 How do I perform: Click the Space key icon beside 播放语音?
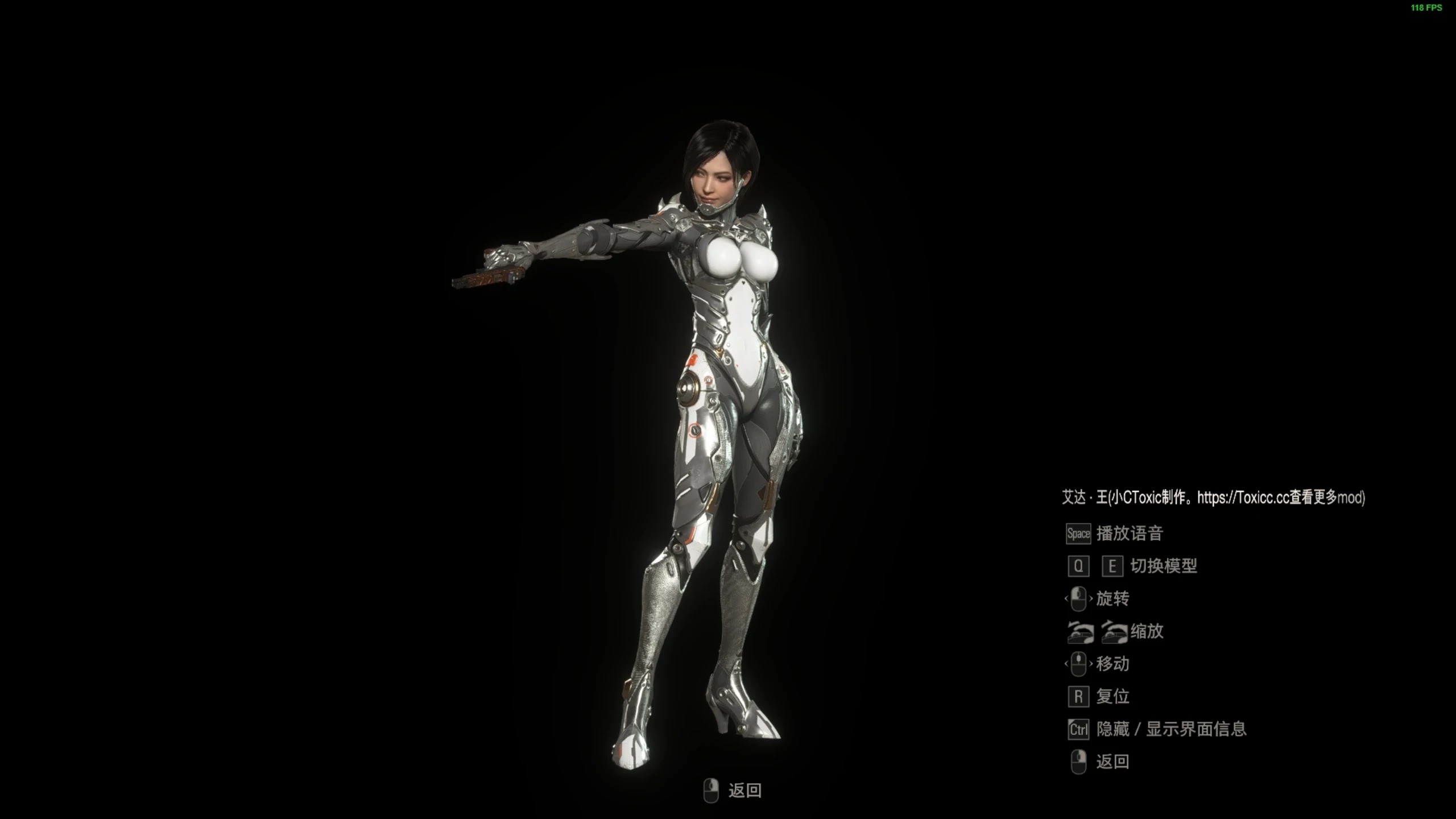coord(1078,533)
